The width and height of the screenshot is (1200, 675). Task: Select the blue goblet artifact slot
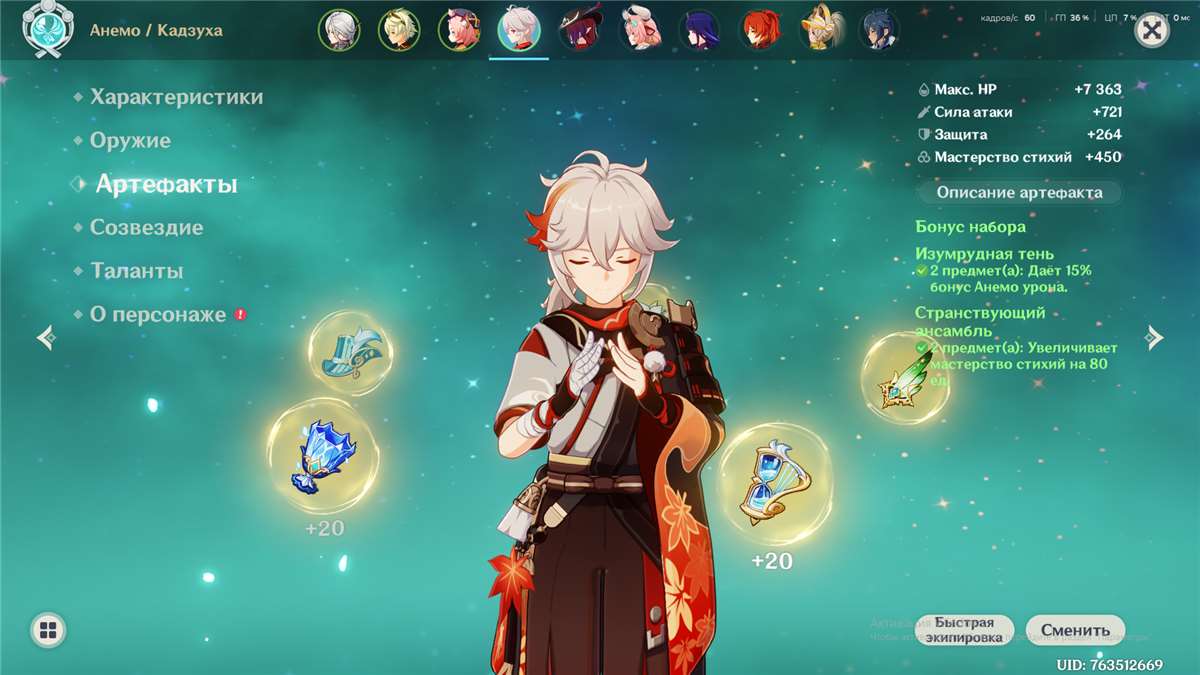(x=323, y=455)
